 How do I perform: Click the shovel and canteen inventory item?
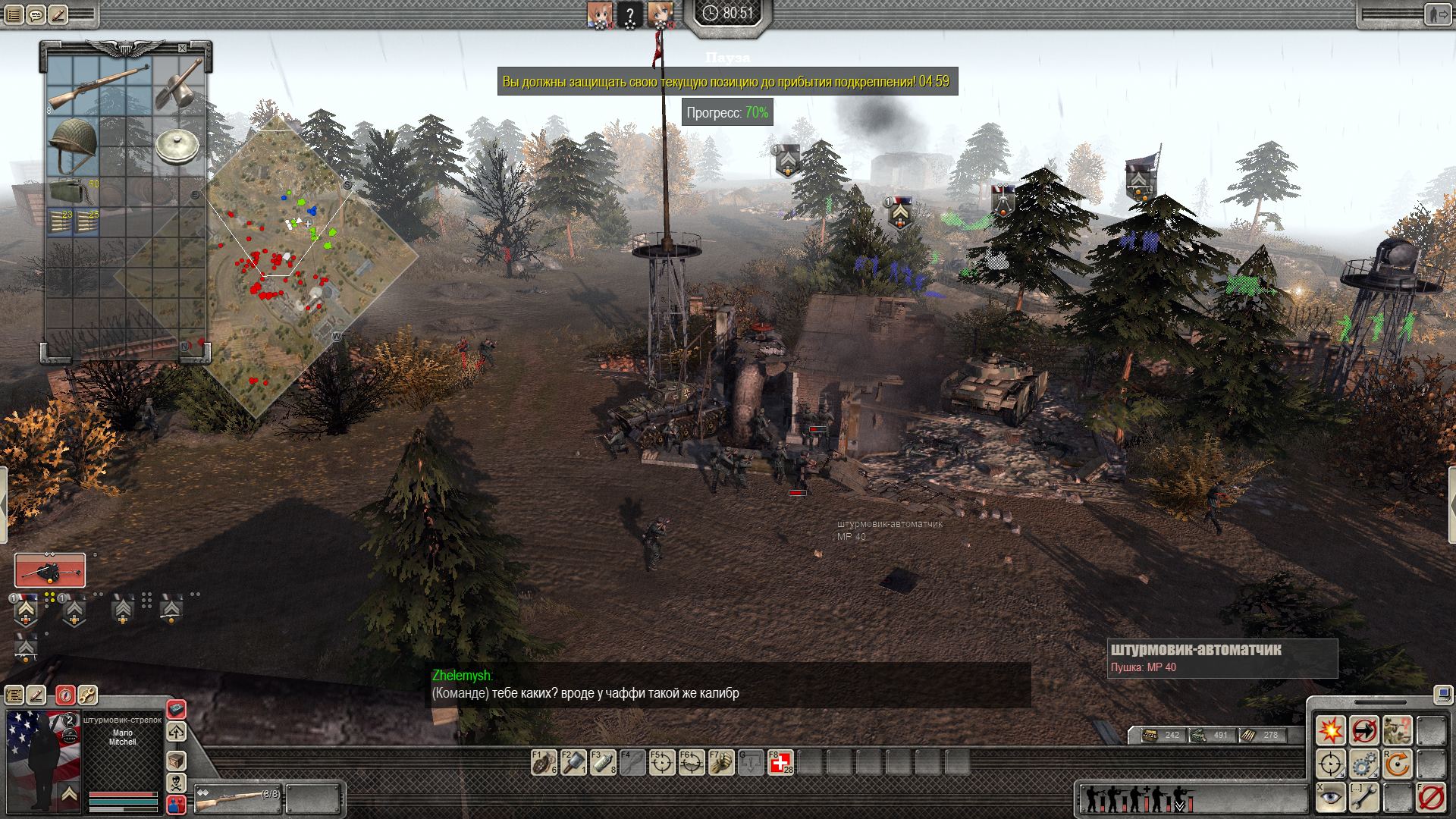pos(179,85)
